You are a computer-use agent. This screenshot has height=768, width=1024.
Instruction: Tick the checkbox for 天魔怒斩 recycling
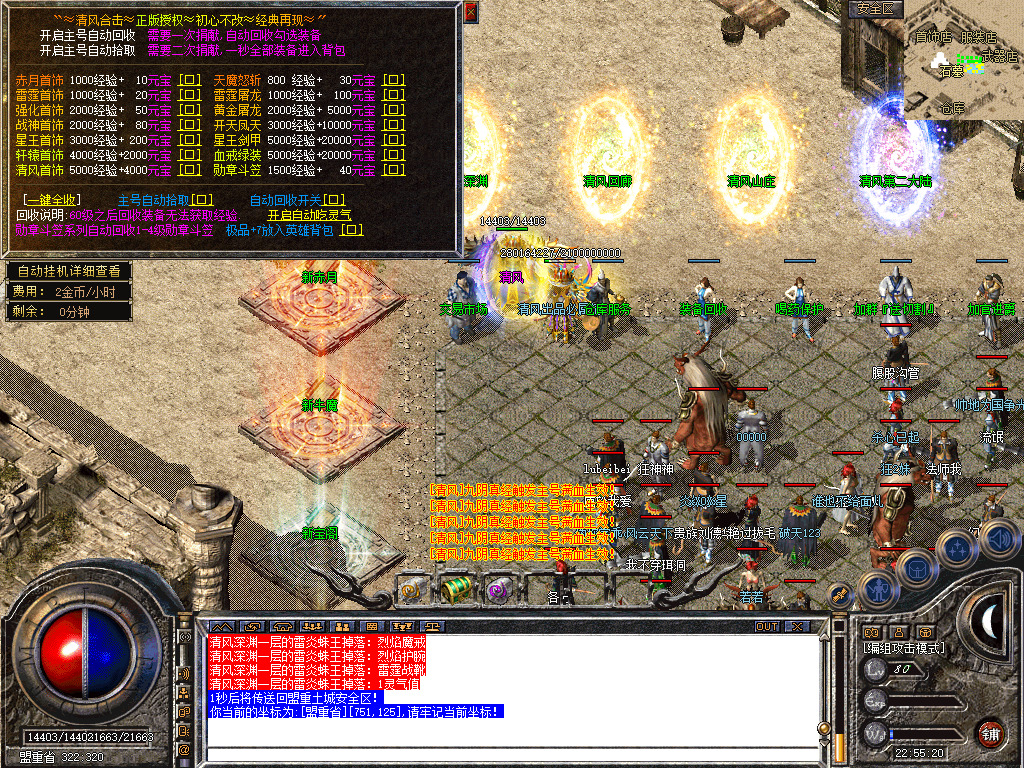click(x=393, y=80)
